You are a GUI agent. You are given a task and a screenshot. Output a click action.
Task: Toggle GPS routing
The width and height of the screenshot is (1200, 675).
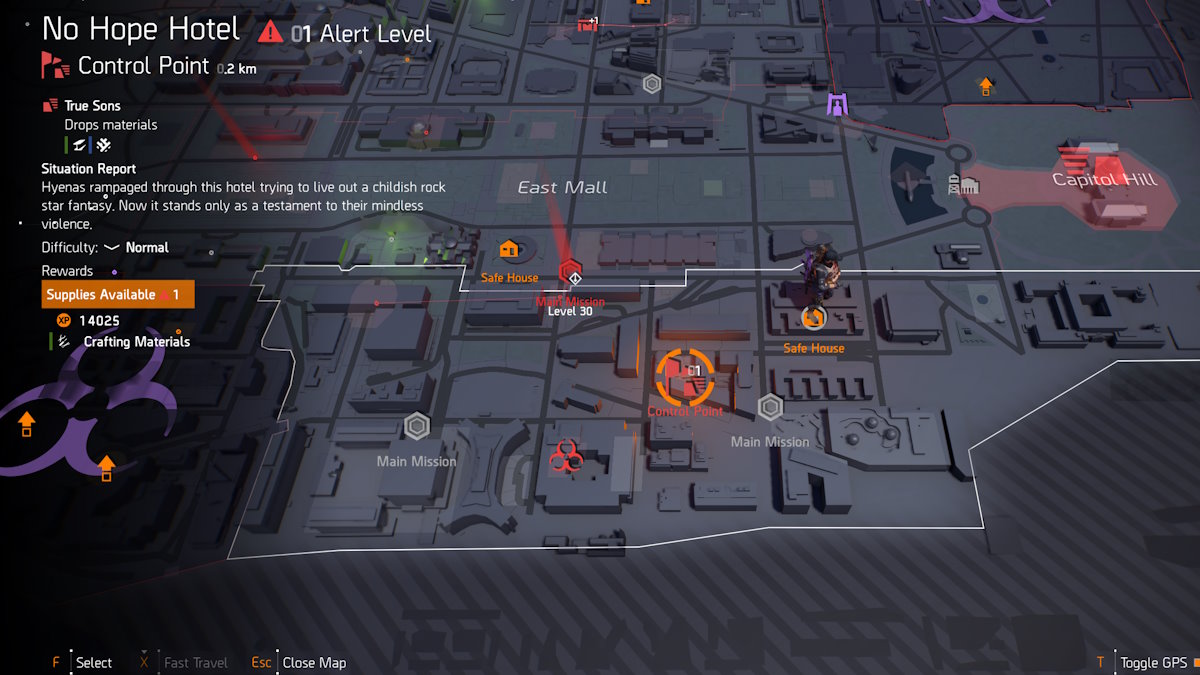click(x=1152, y=662)
